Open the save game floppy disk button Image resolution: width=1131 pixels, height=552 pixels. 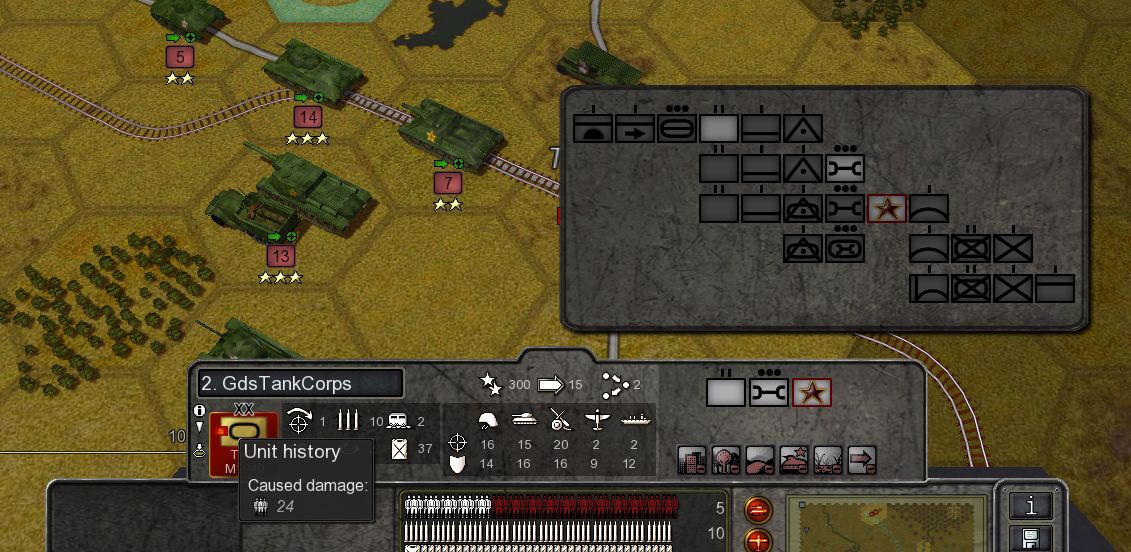point(1030,540)
